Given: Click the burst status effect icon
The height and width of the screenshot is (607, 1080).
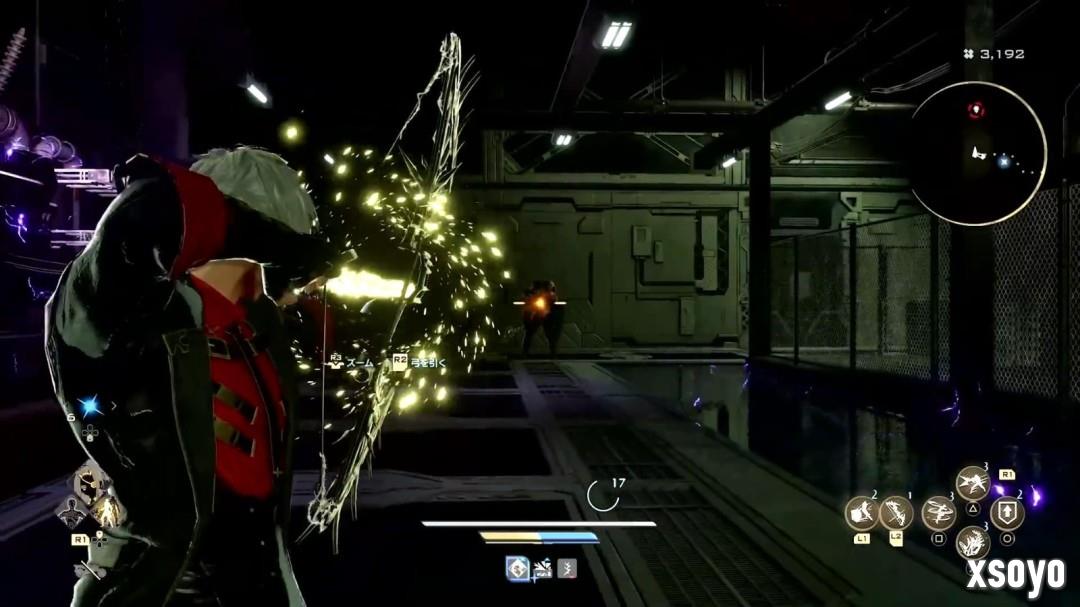Looking at the screenshot, I should point(543,568).
